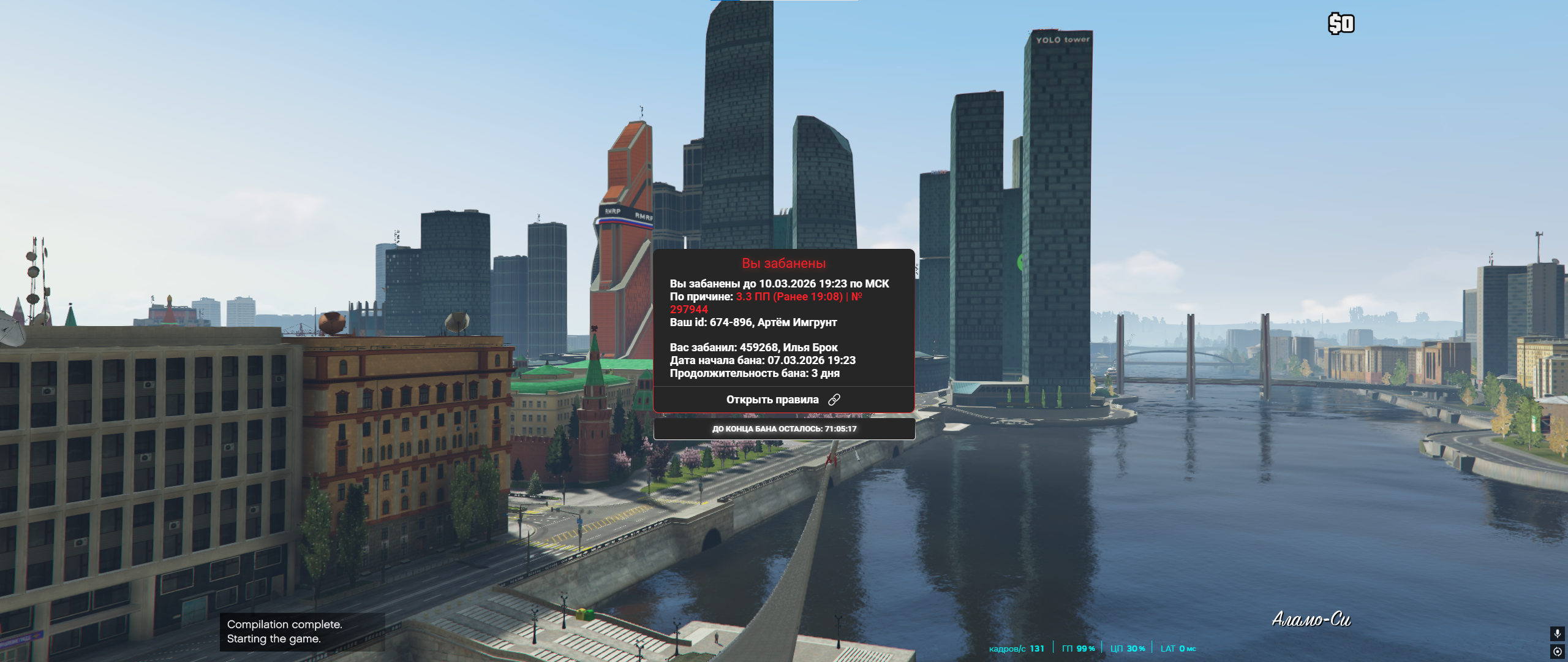Click the instant replay recording icon
Screen dimensions: 1568x662
[x=1557, y=652]
